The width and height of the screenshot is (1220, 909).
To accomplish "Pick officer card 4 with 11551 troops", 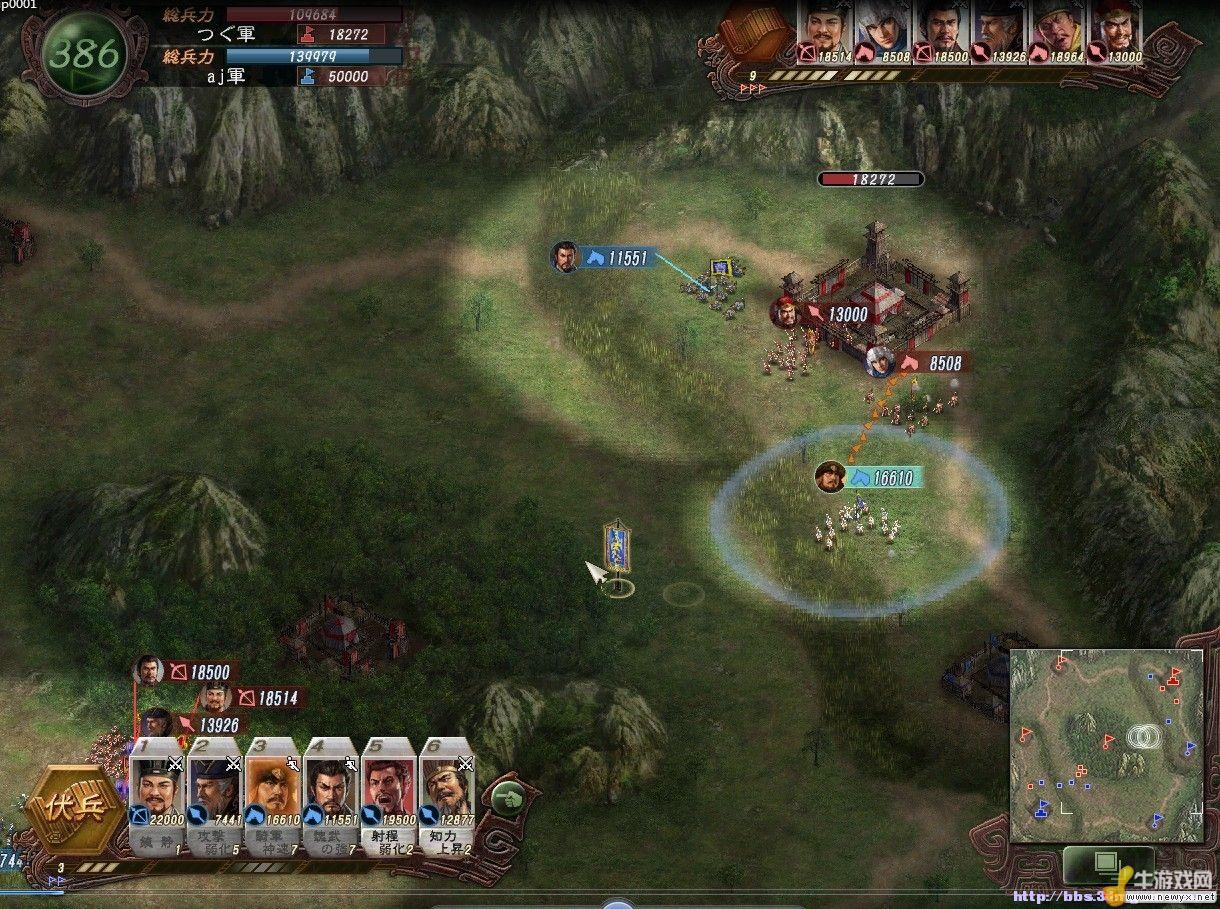I will click(330, 795).
